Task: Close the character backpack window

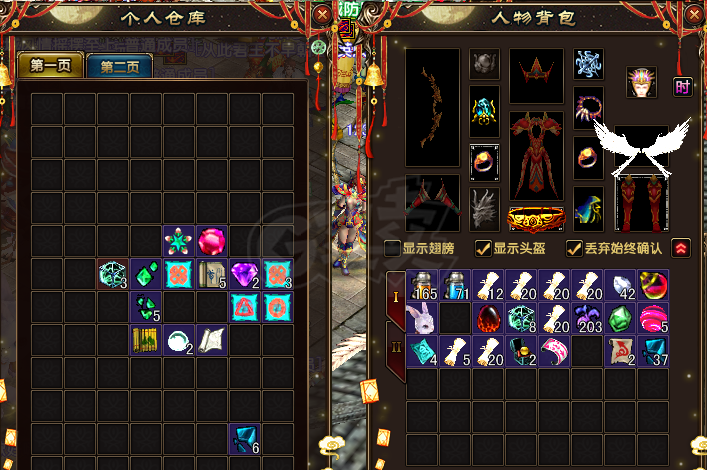Action: pos(696,15)
